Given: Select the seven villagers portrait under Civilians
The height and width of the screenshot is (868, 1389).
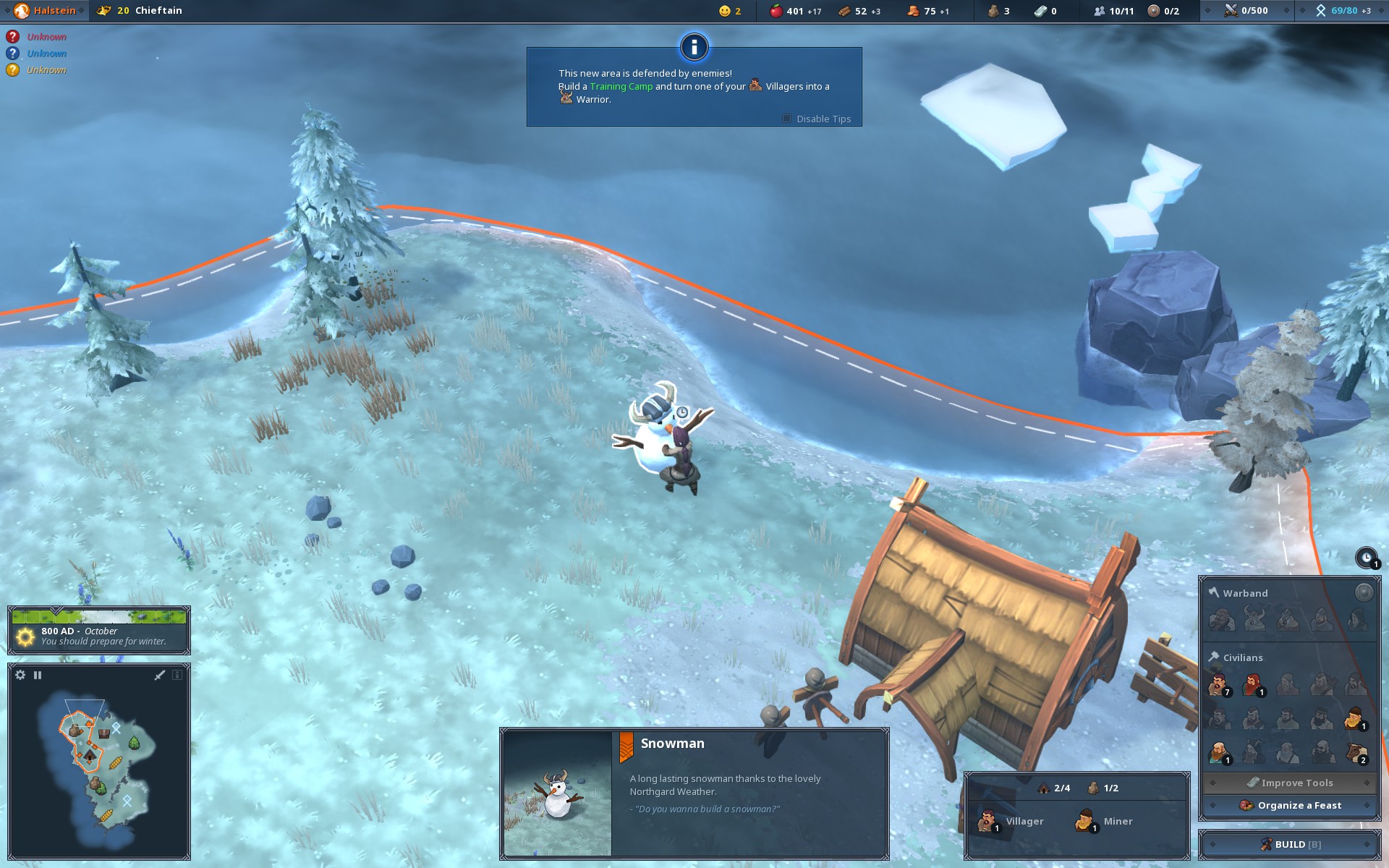Looking at the screenshot, I should point(1218,684).
